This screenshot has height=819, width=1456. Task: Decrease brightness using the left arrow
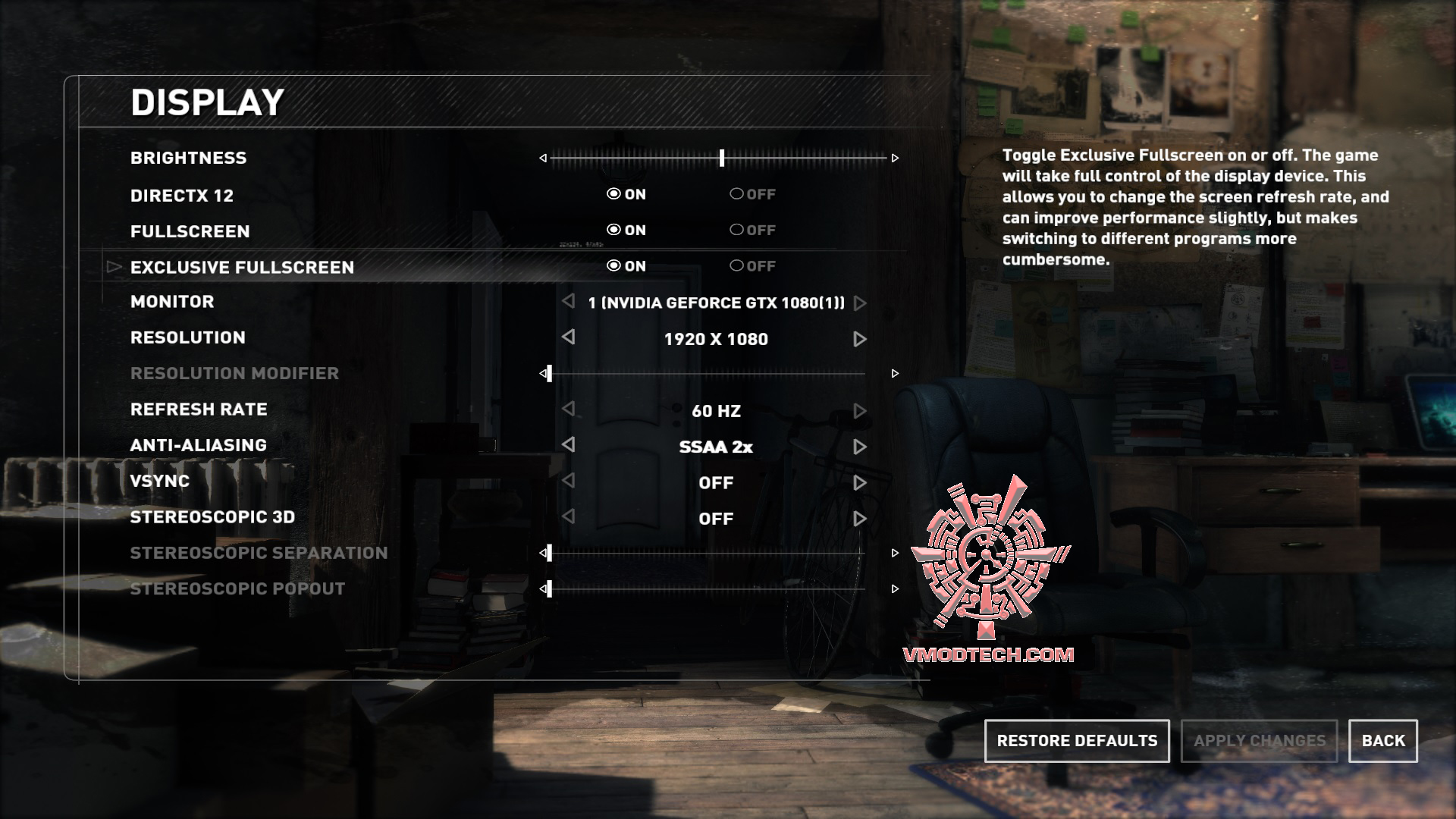point(543,158)
